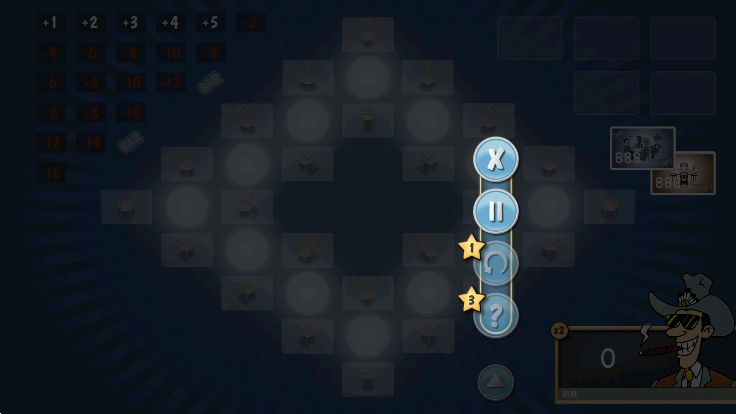Click the pause button

tap(495, 211)
